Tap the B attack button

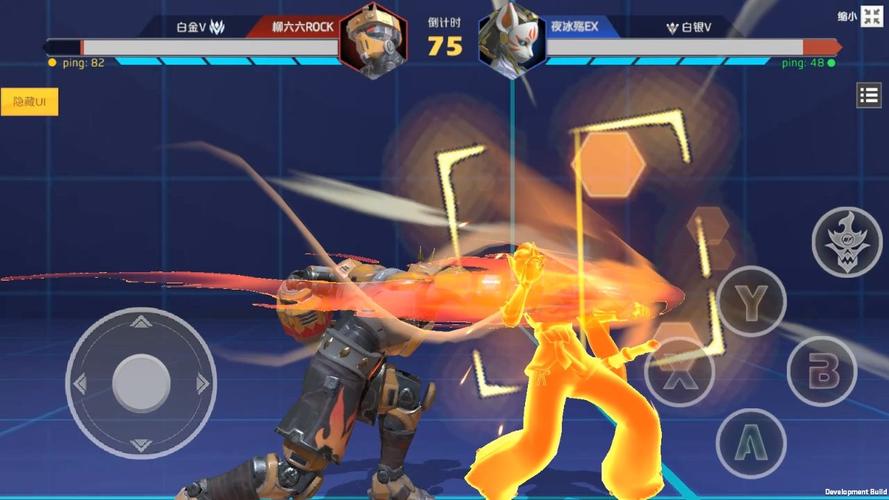[822, 371]
